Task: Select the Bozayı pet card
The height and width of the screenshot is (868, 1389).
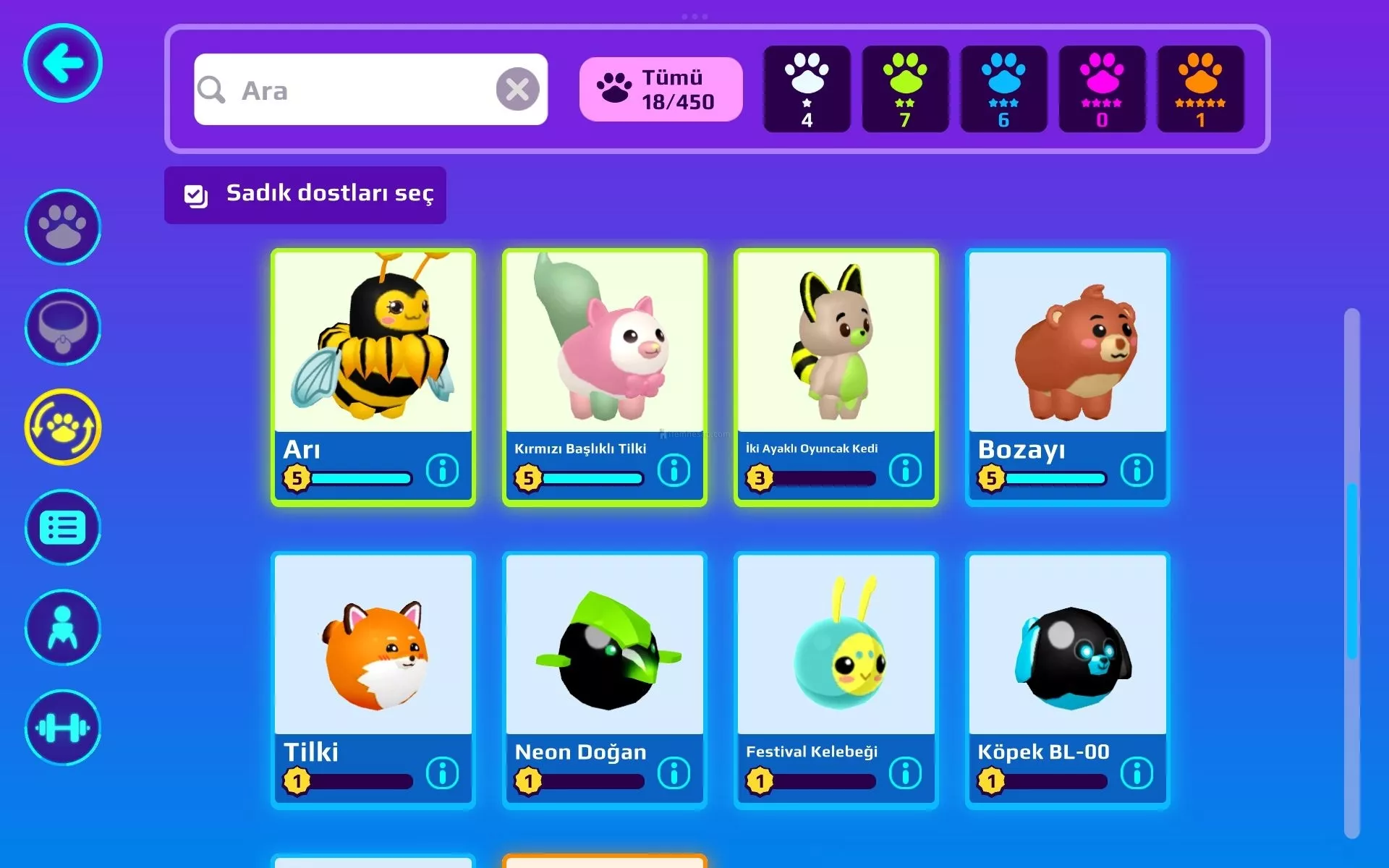Action: (x=1067, y=347)
